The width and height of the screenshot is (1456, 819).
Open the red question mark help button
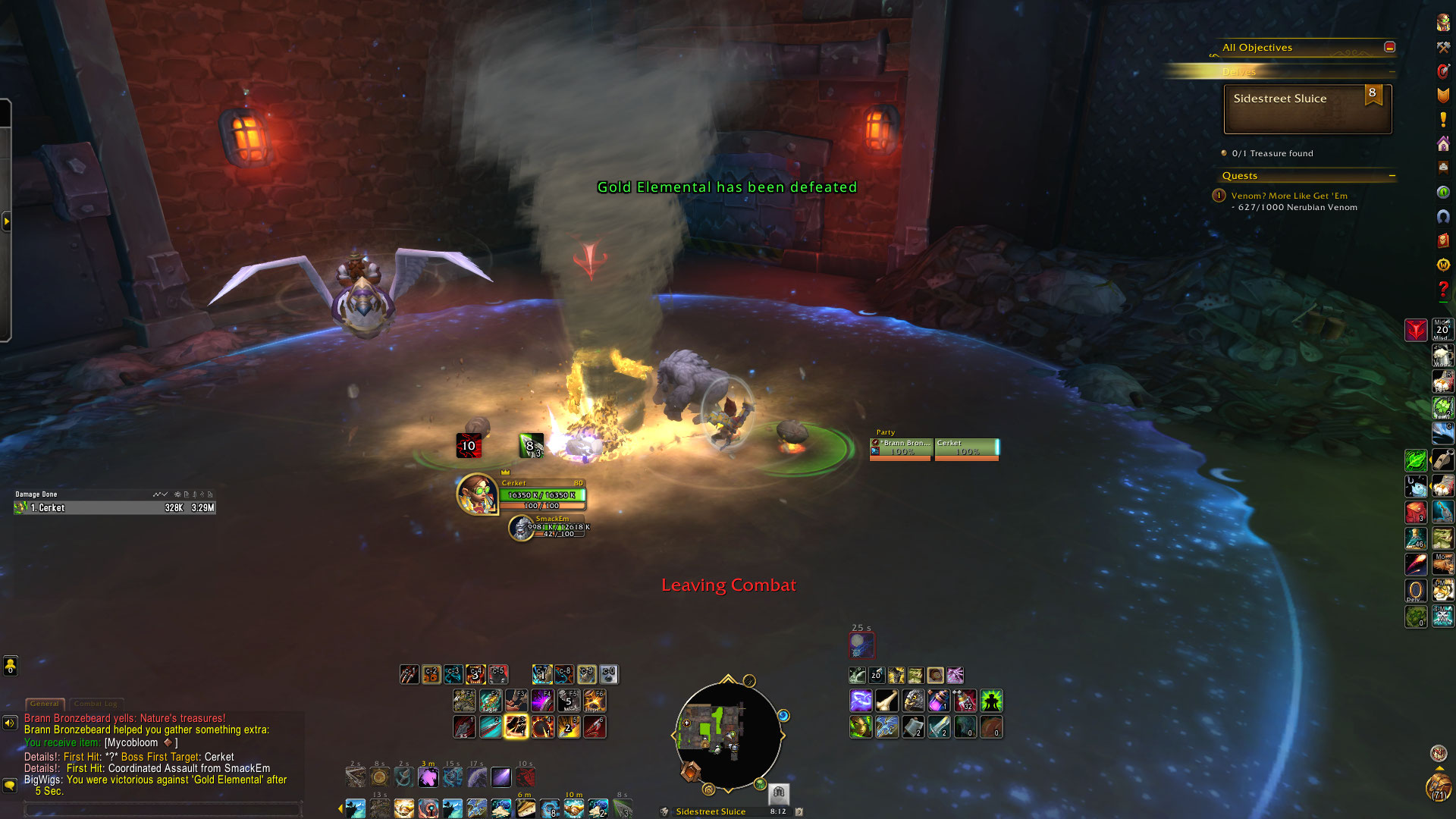click(1443, 290)
